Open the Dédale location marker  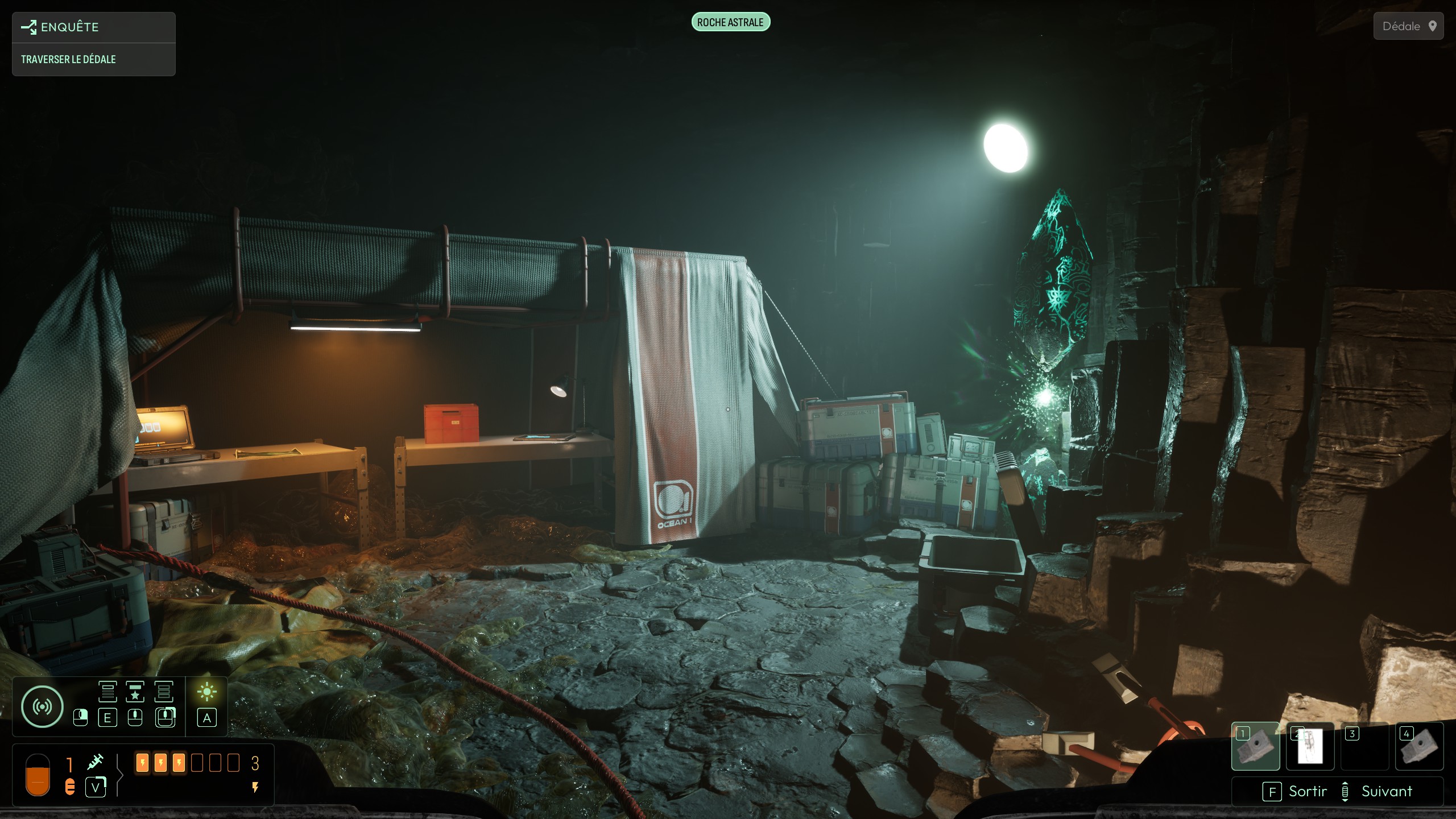click(x=1408, y=26)
